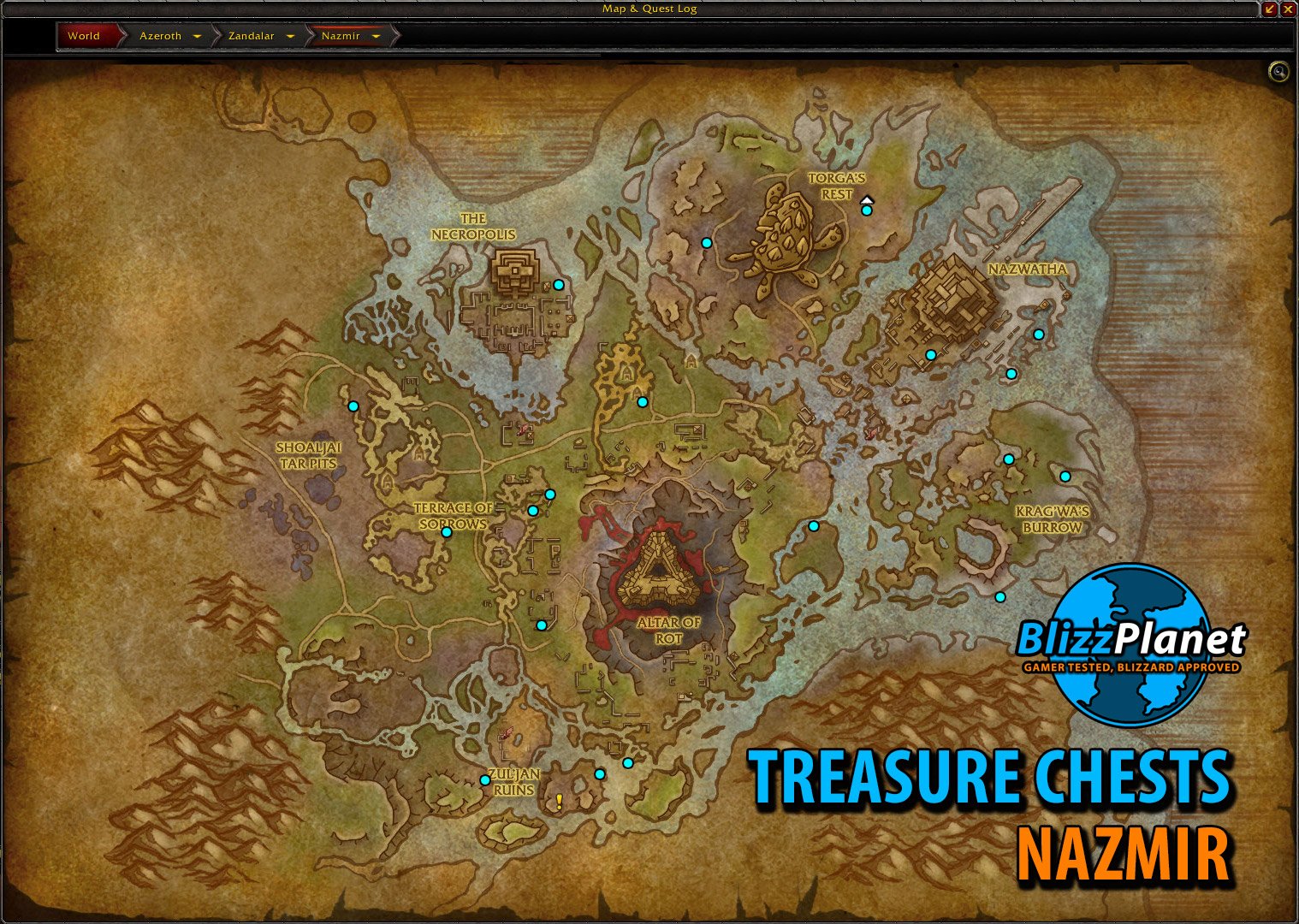
Task: Open the Zandalar breadcrumb dropdown arrow
Action: pyautogui.click(x=290, y=36)
